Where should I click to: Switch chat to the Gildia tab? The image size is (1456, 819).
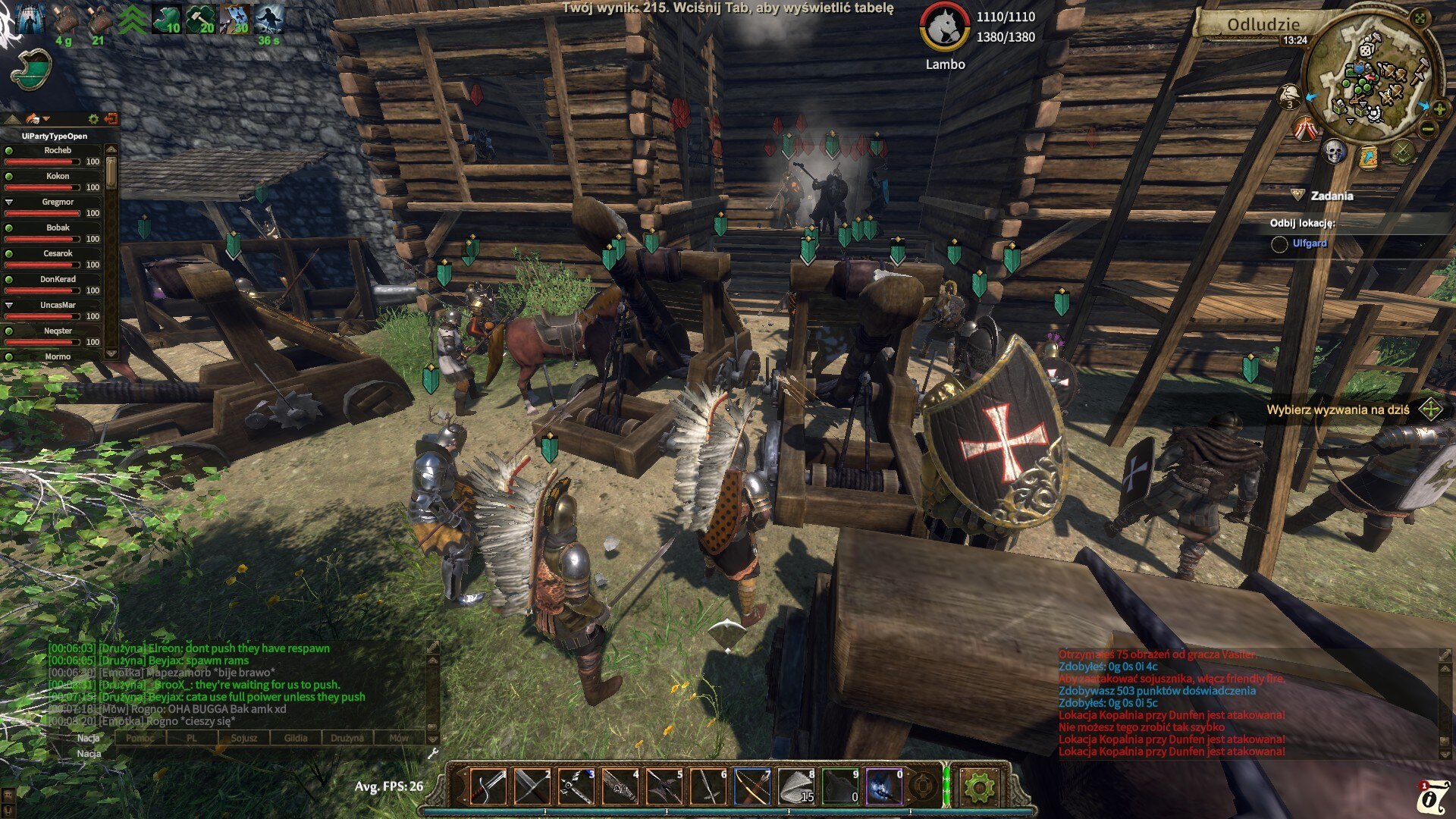[x=296, y=738]
